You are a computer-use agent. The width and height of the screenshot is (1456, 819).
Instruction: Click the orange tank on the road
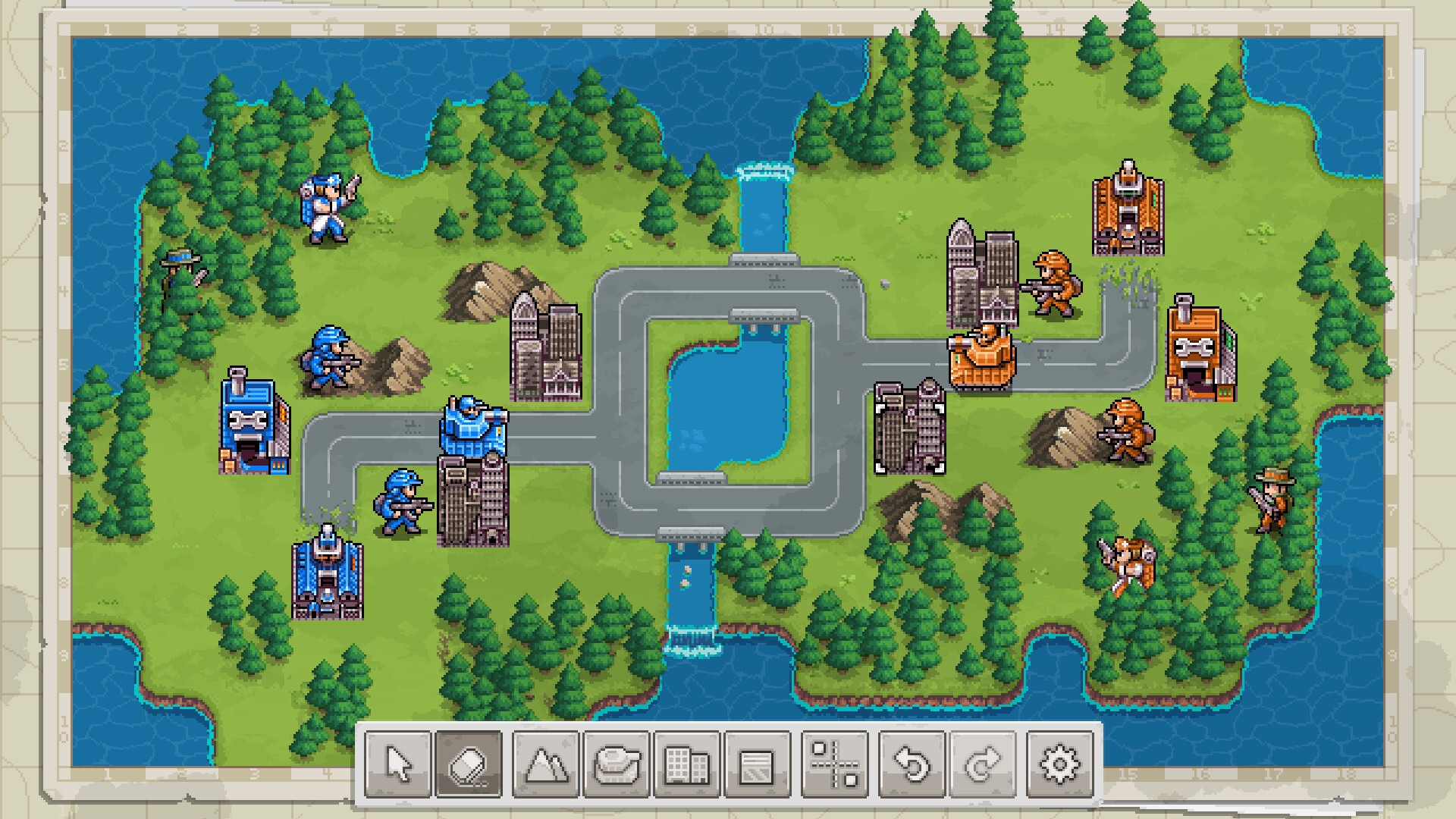(x=981, y=356)
